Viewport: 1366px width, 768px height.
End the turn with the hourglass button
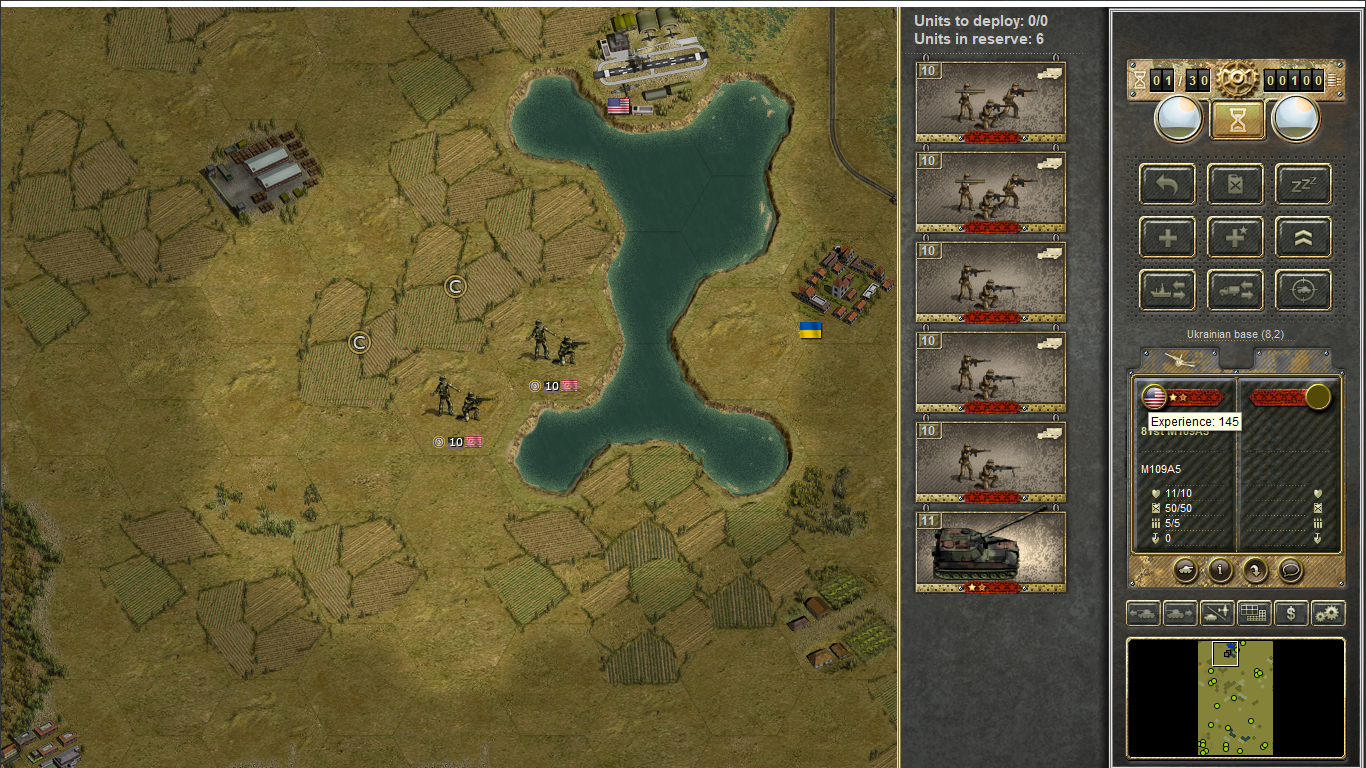[1237, 120]
